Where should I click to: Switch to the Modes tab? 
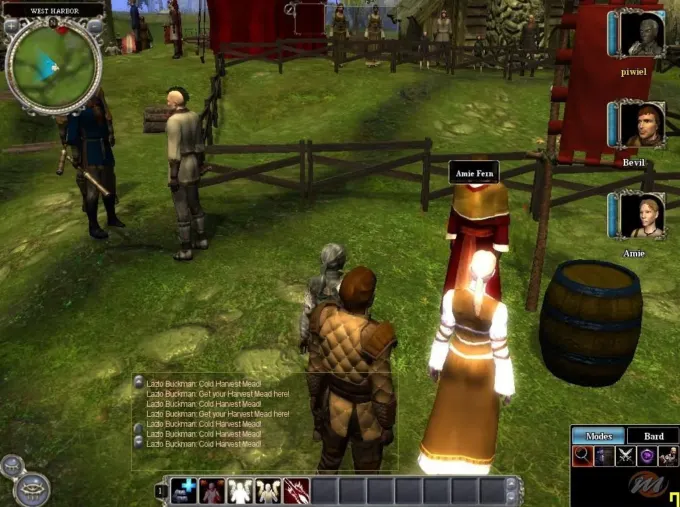599,436
